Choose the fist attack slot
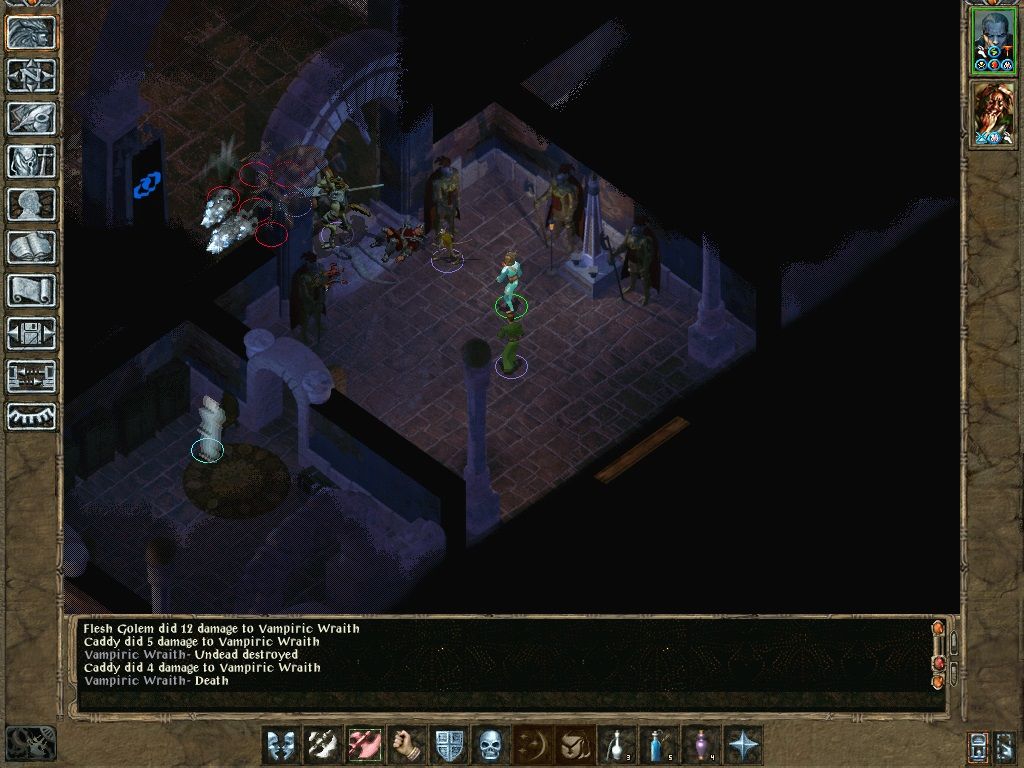 pyautogui.click(x=408, y=745)
